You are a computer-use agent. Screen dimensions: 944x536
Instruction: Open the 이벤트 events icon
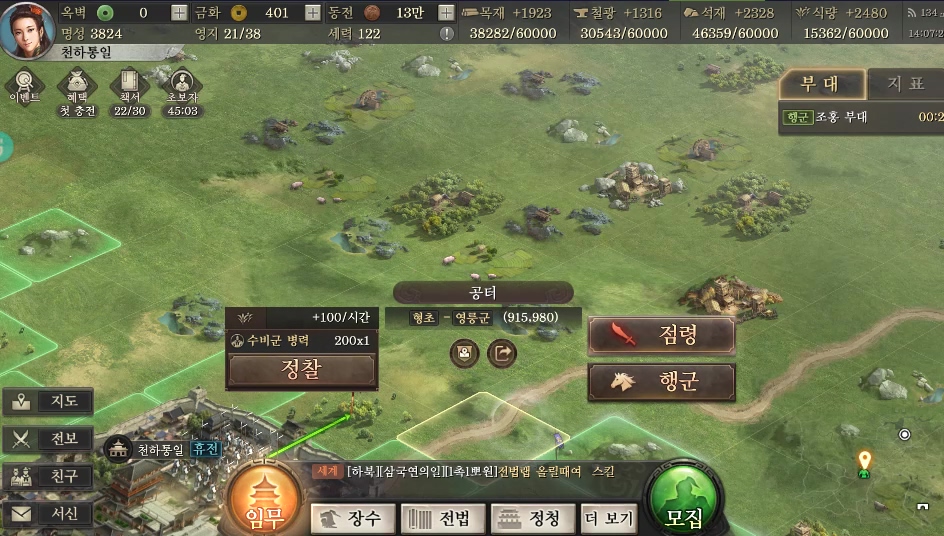(24, 87)
